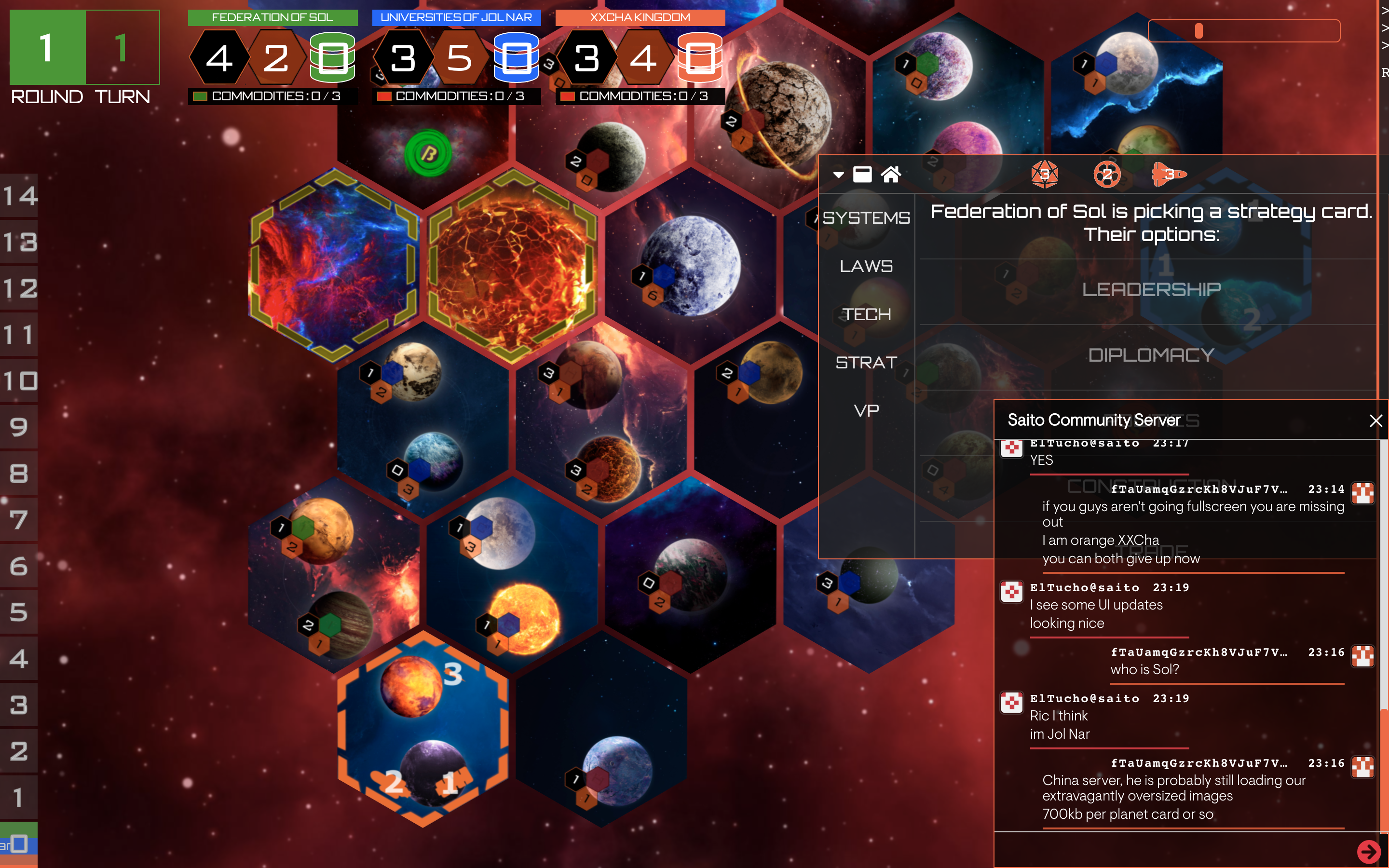Click the orange dice token icon
Screen dimensions: 1389x868
tap(1044, 174)
